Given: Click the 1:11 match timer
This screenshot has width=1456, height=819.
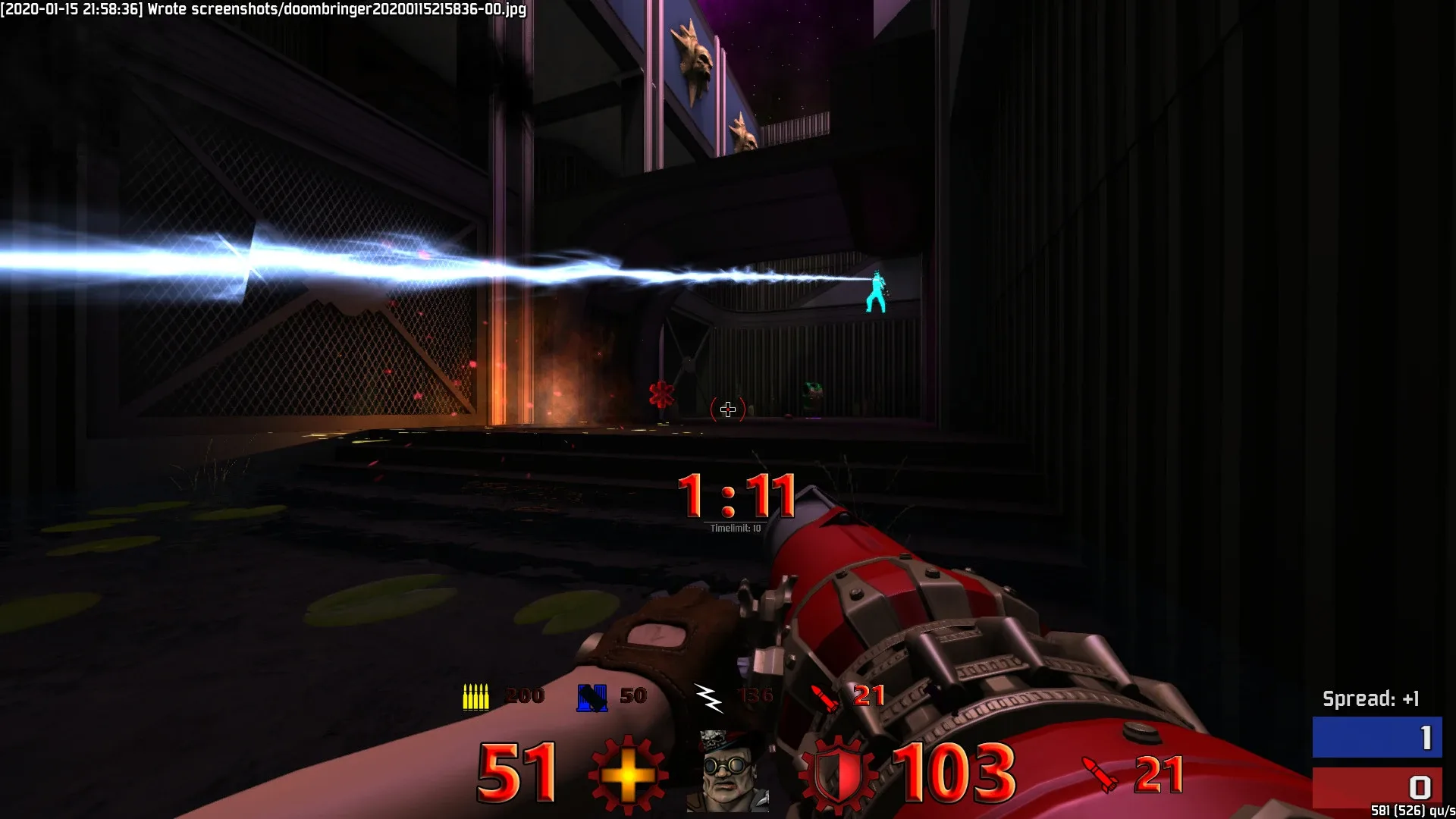Looking at the screenshot, I should 737,497.
